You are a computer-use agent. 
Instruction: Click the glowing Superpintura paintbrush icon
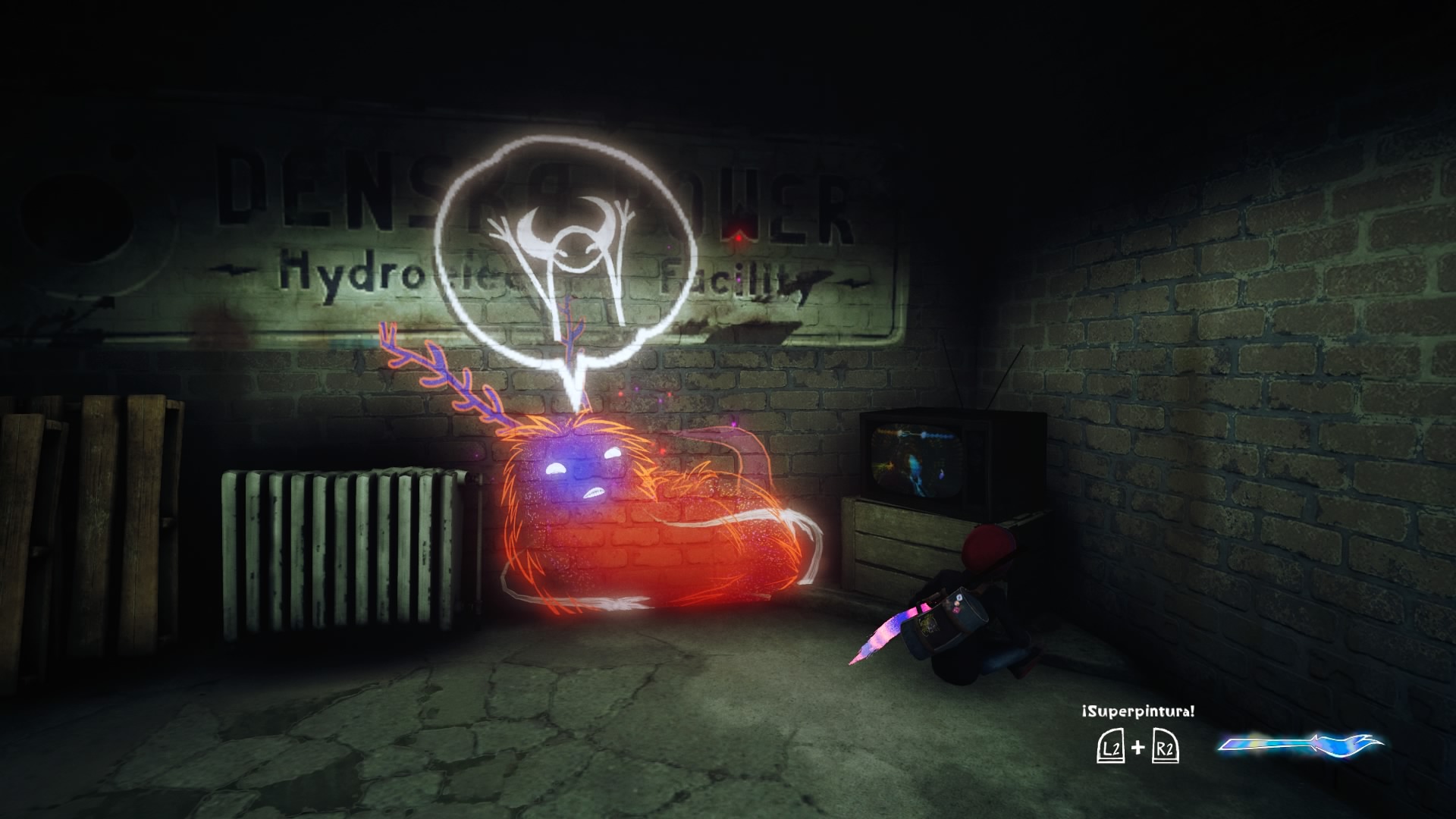point(1300,745)
